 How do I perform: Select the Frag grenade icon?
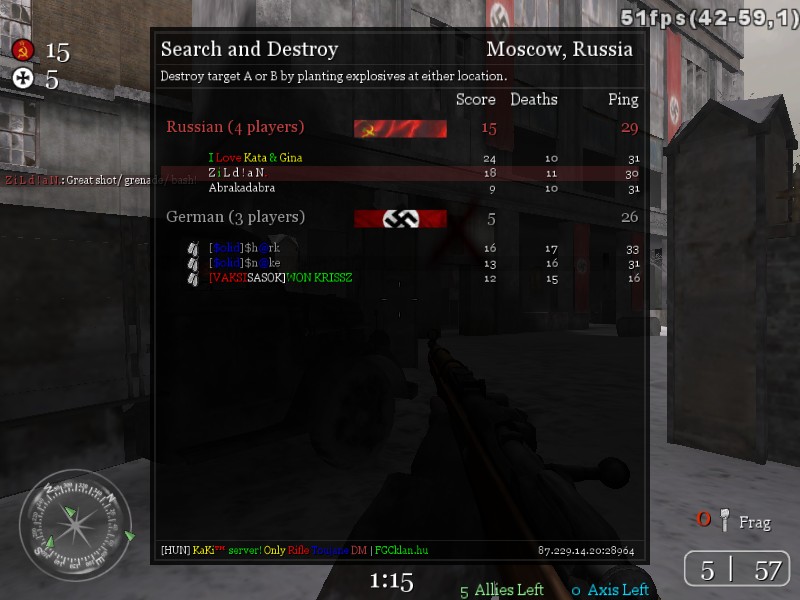725,520
